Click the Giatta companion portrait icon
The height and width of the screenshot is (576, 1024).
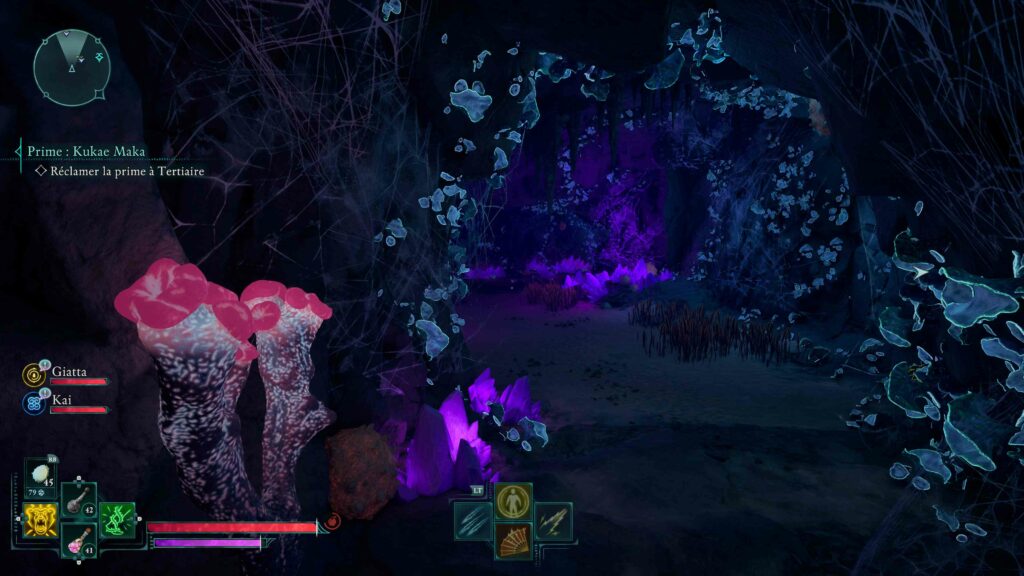click(33, 375)
